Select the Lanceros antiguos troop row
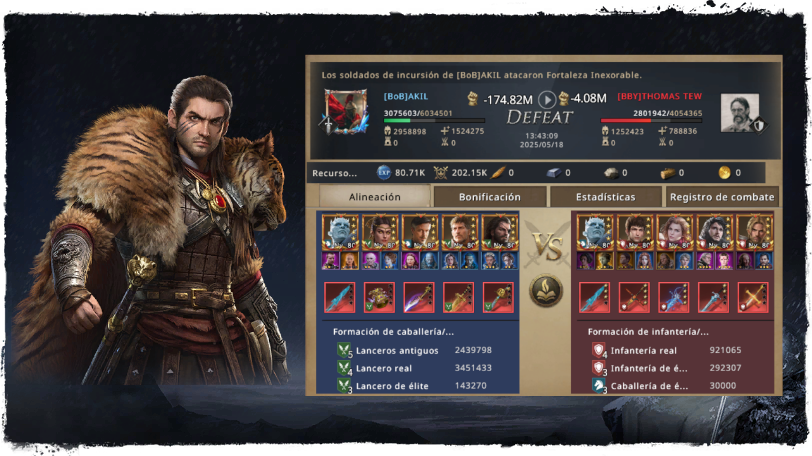This screenshot has width=812, height=456. tap(418, 350)
